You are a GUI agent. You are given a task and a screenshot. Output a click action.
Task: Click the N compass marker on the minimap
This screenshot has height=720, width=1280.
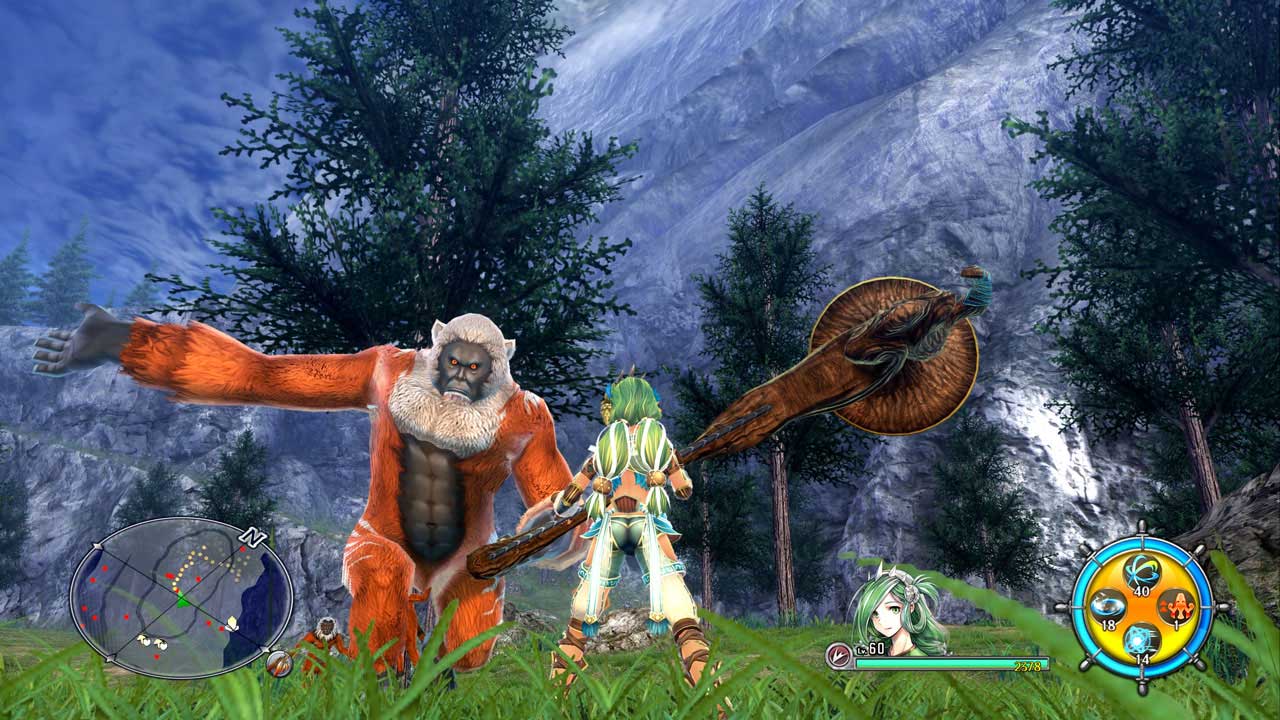pyautogui.click(x=253, y=537)
